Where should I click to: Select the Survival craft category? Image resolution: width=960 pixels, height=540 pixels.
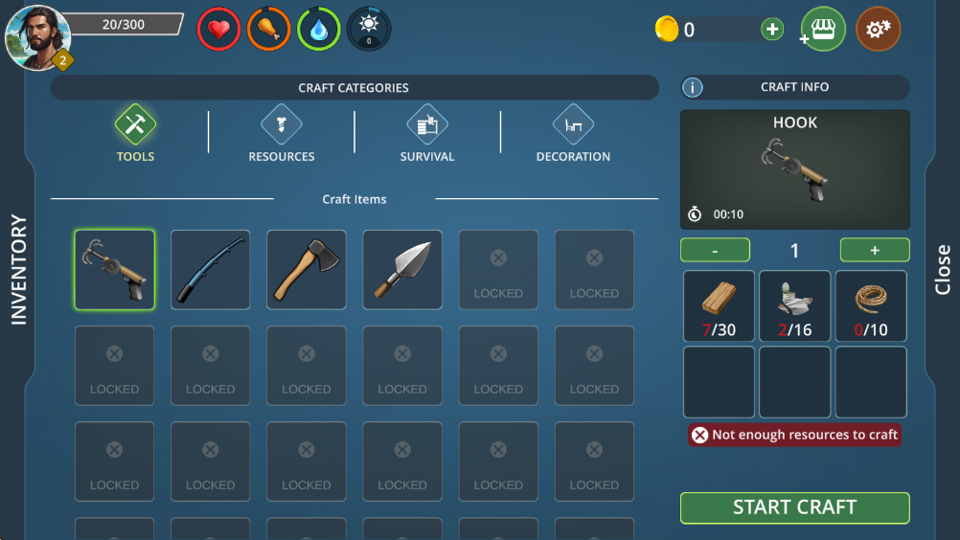pos(427,134)
